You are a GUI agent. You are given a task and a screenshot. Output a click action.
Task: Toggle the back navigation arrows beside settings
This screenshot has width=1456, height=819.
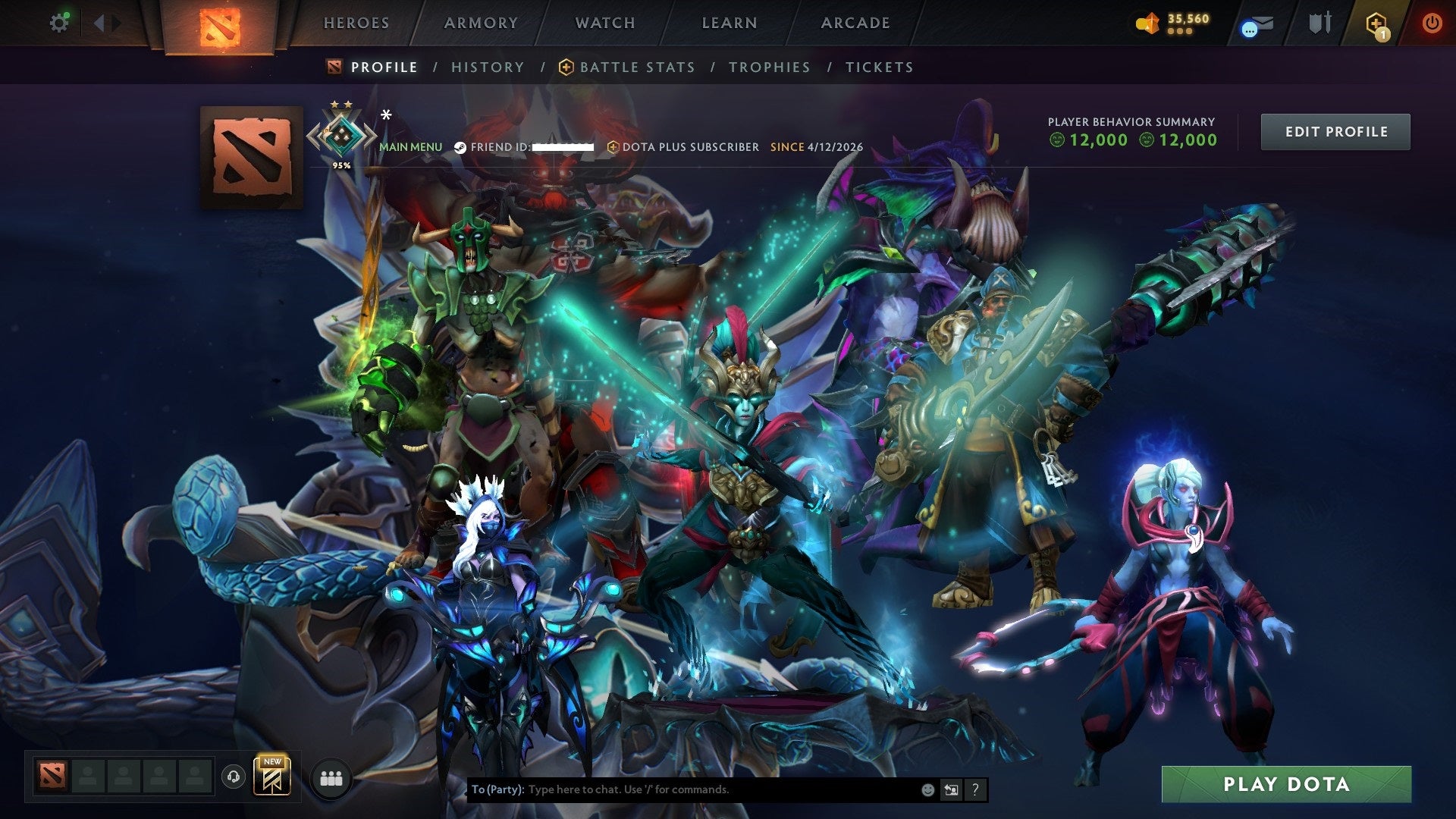[x=100, y=23]
